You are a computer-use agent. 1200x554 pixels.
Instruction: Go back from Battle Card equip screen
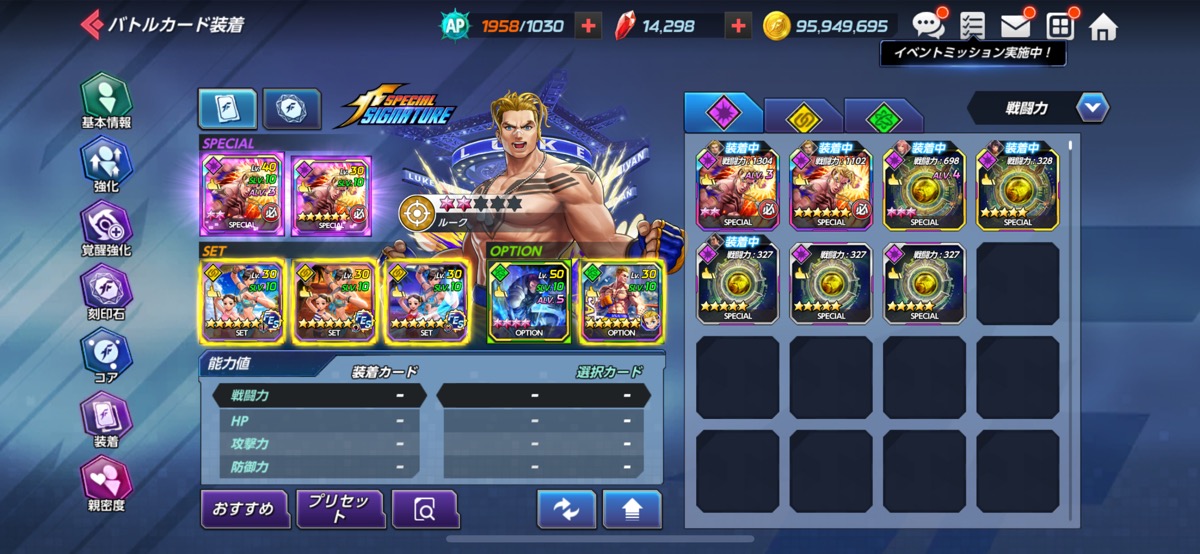pos(92,24)
